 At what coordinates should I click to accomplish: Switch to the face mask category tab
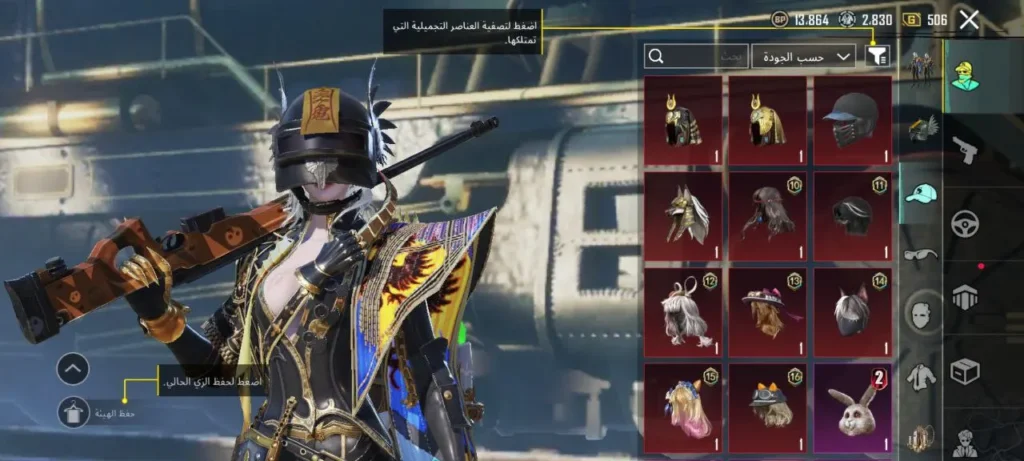(x=921, y=315)
